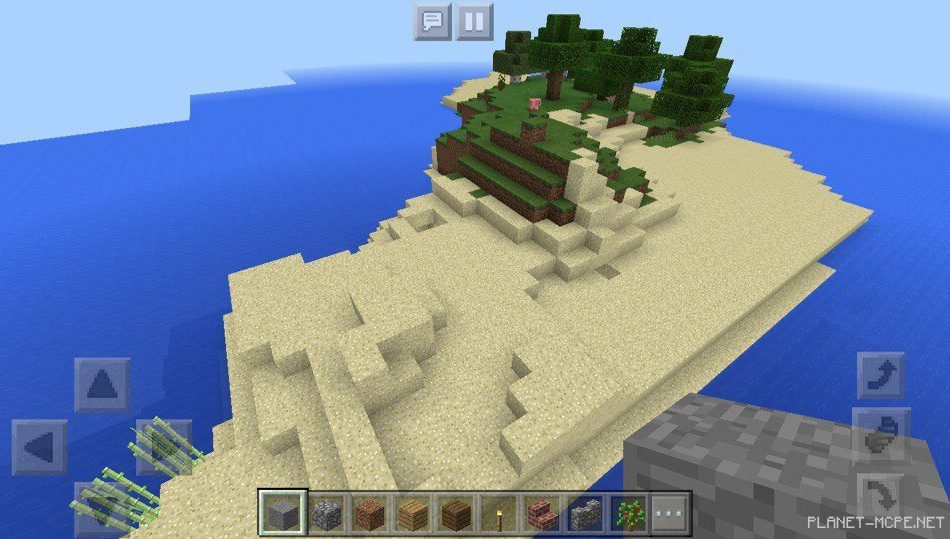The height and width of the screenshot is (539, 950).
Task: Pause the game
Action: (475, 21)
